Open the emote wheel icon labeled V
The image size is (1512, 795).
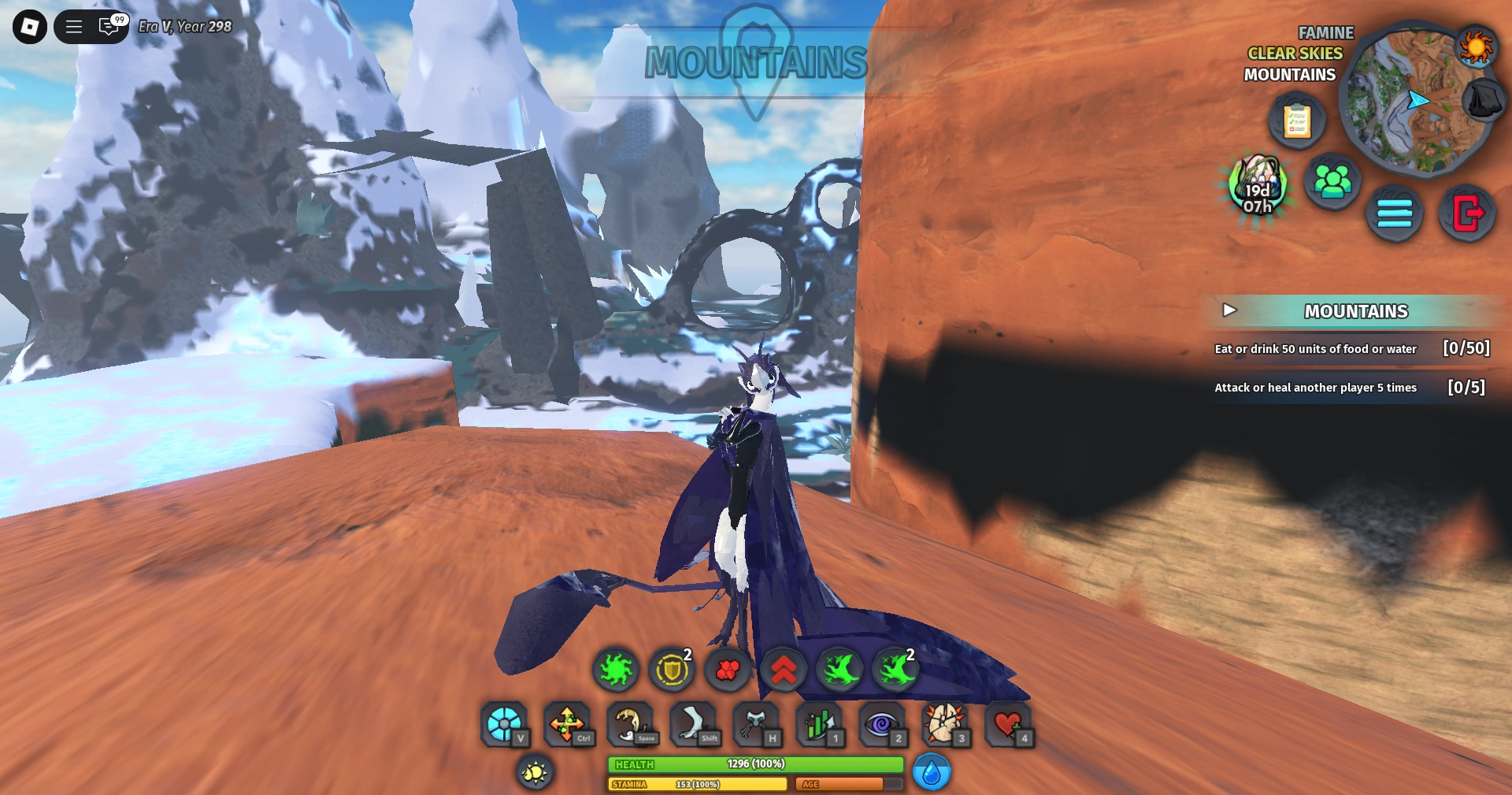505,724
